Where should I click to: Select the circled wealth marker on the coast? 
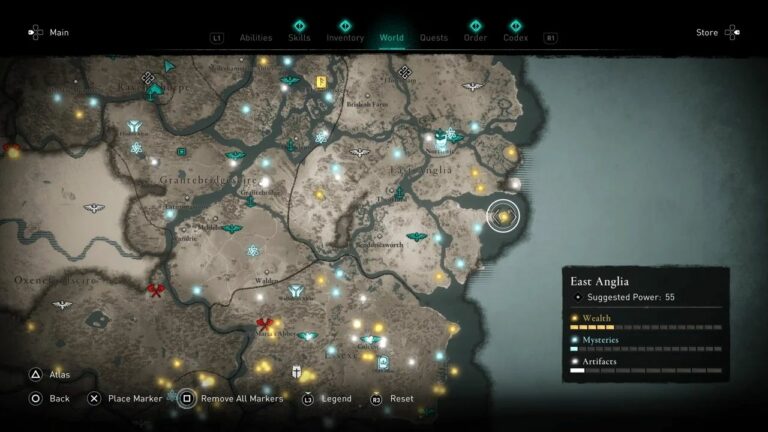point(504,215)
